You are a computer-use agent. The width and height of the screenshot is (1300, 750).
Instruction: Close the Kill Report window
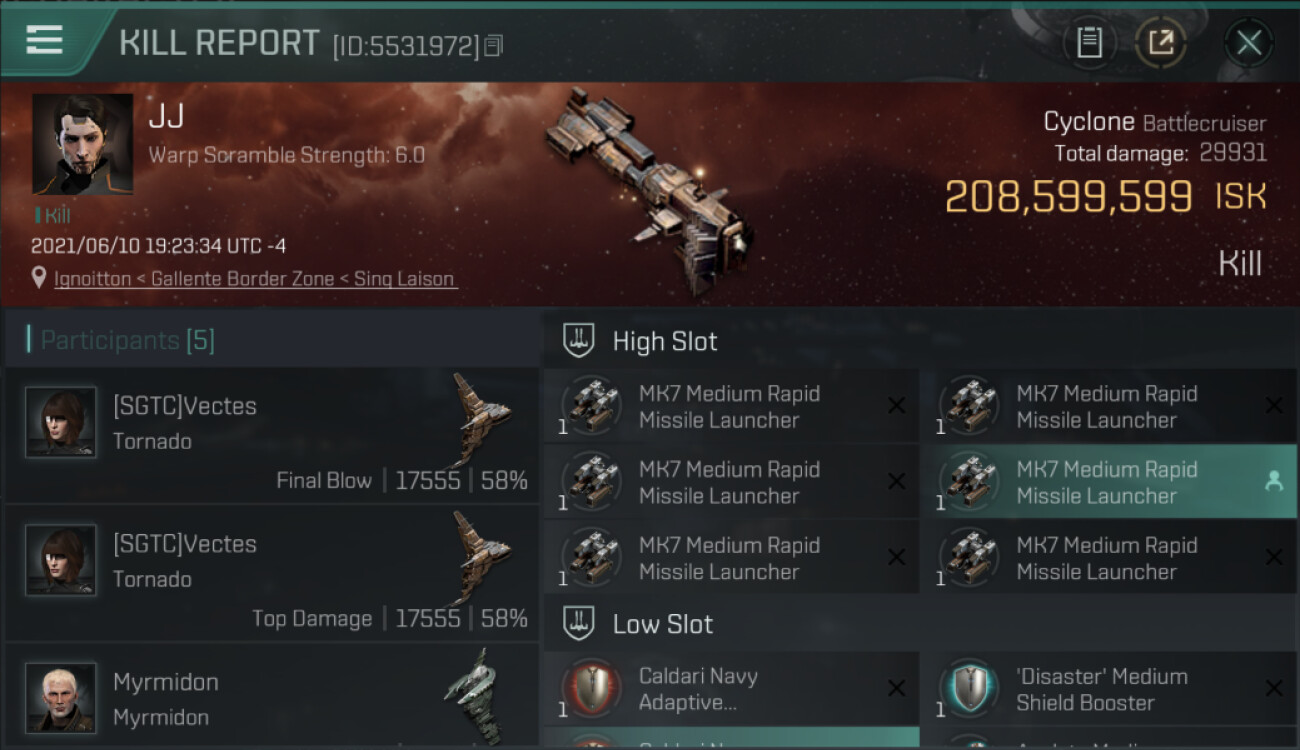(x=1248, y=43)
